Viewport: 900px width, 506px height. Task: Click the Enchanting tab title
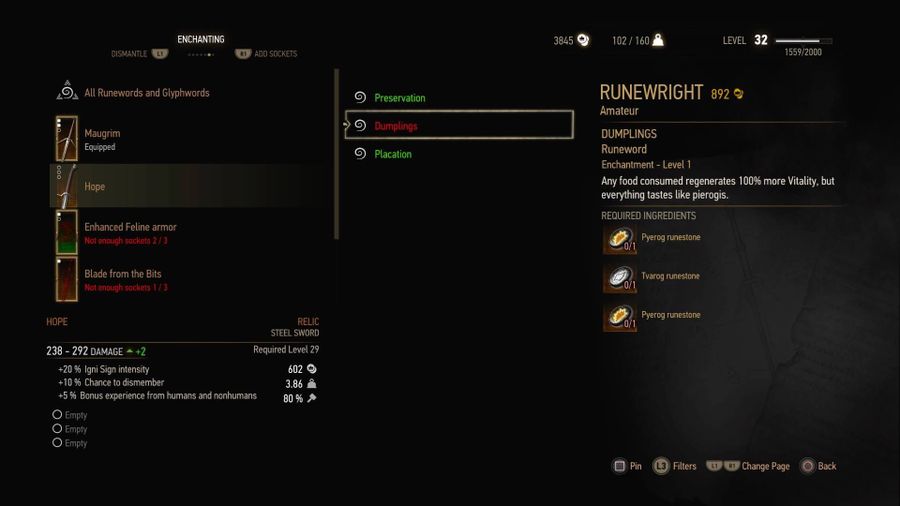pos(201,40)
